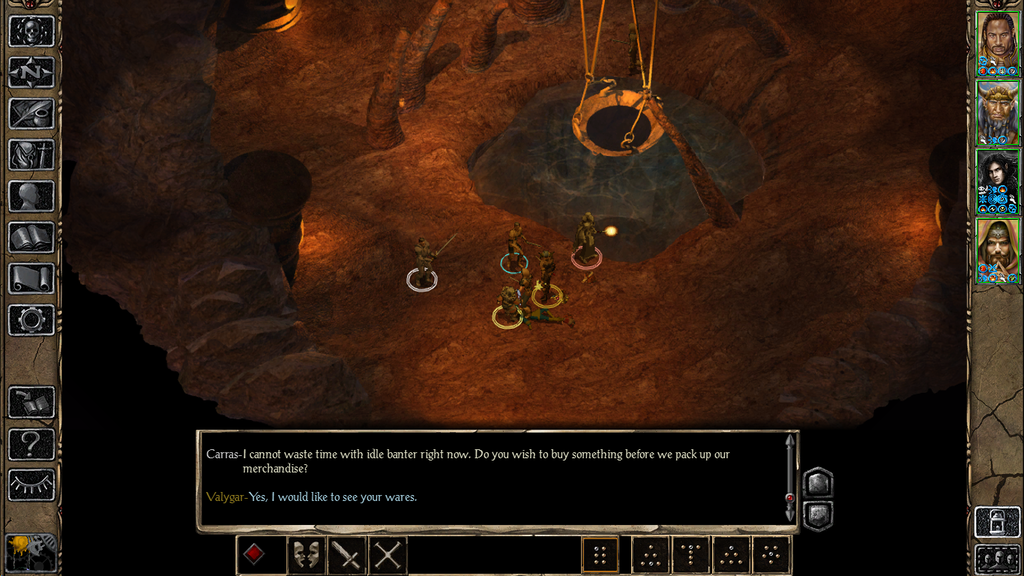Choose the two-column party formation
This screenshot has width=1024, height=576.
(x=600, y=555)
